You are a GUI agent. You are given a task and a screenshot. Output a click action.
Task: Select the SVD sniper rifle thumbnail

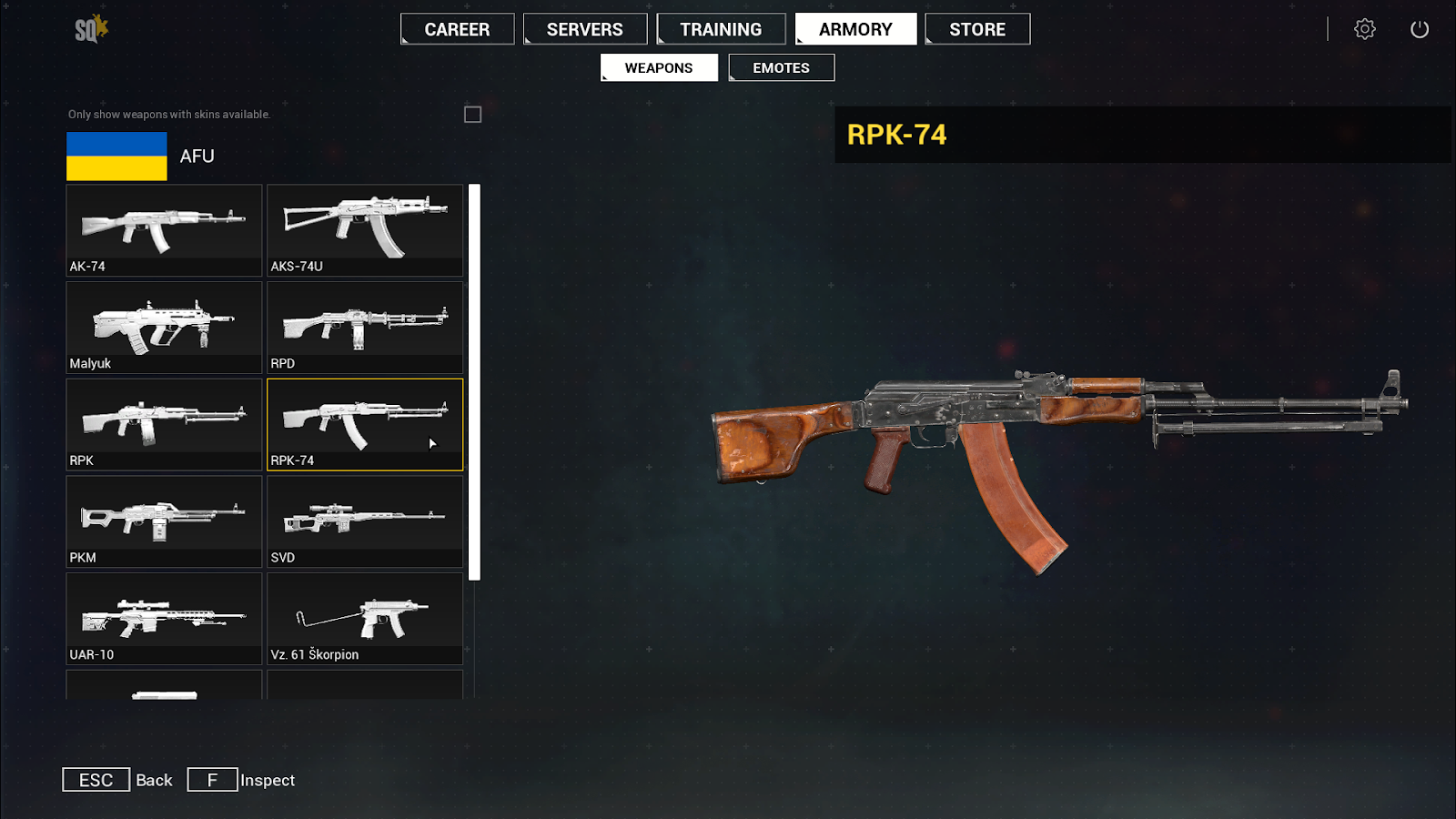point(364,521)
